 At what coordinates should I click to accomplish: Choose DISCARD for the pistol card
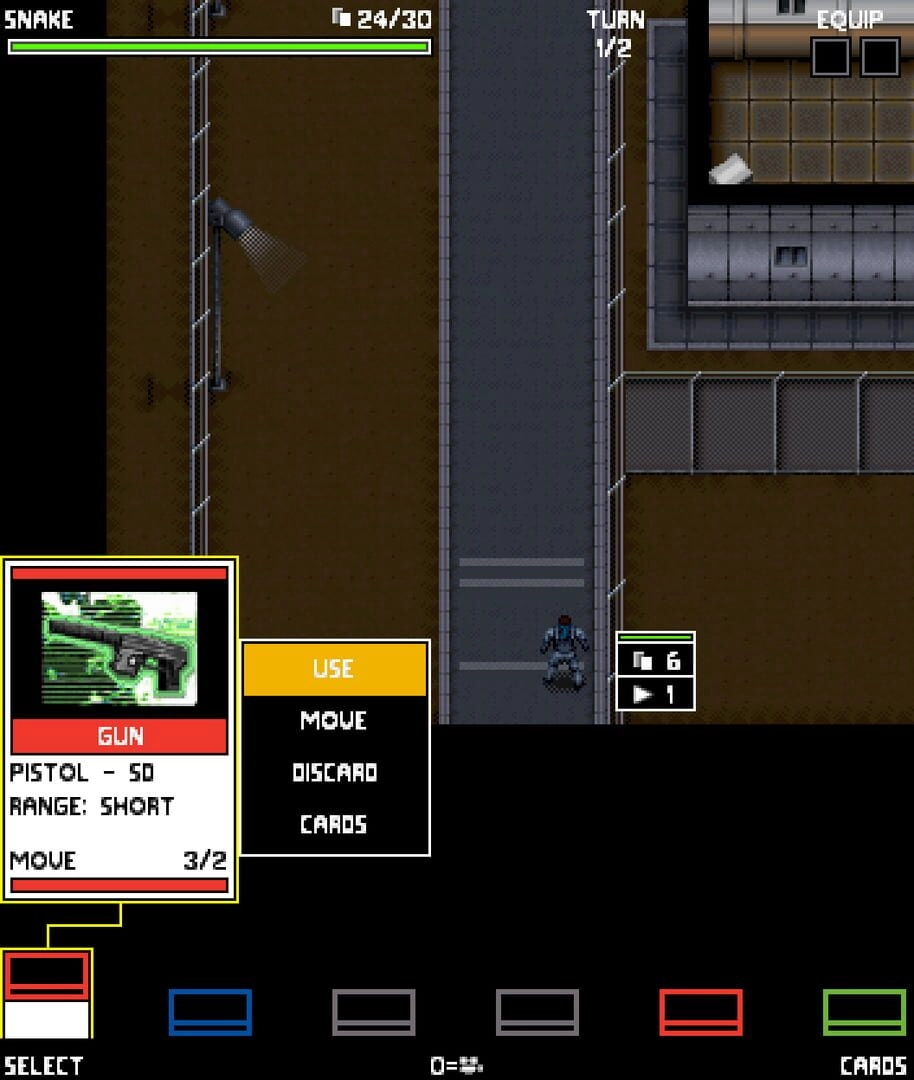(x=334, y=772)
